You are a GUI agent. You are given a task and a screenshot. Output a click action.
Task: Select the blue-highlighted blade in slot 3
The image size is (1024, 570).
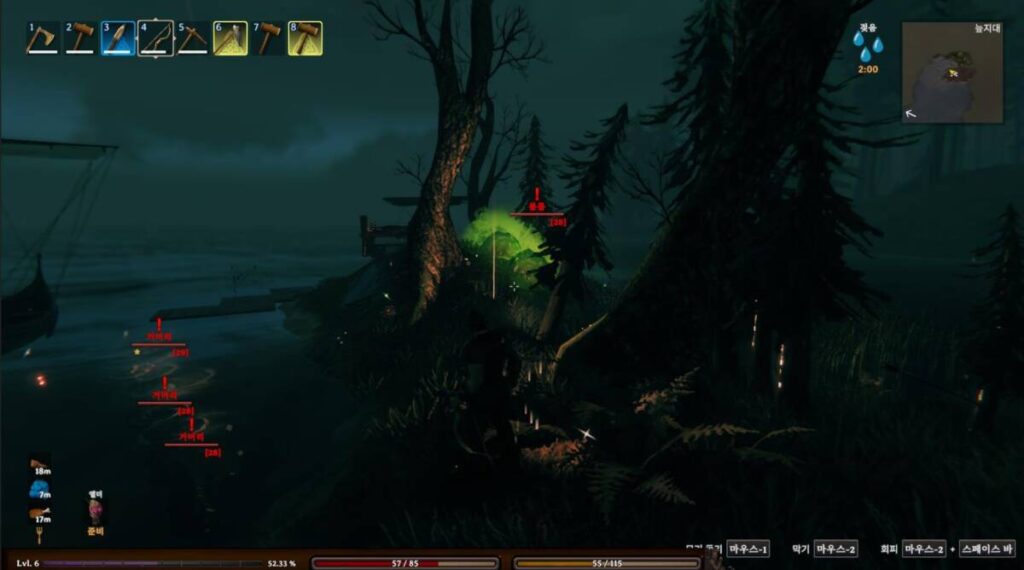(118, 39)
